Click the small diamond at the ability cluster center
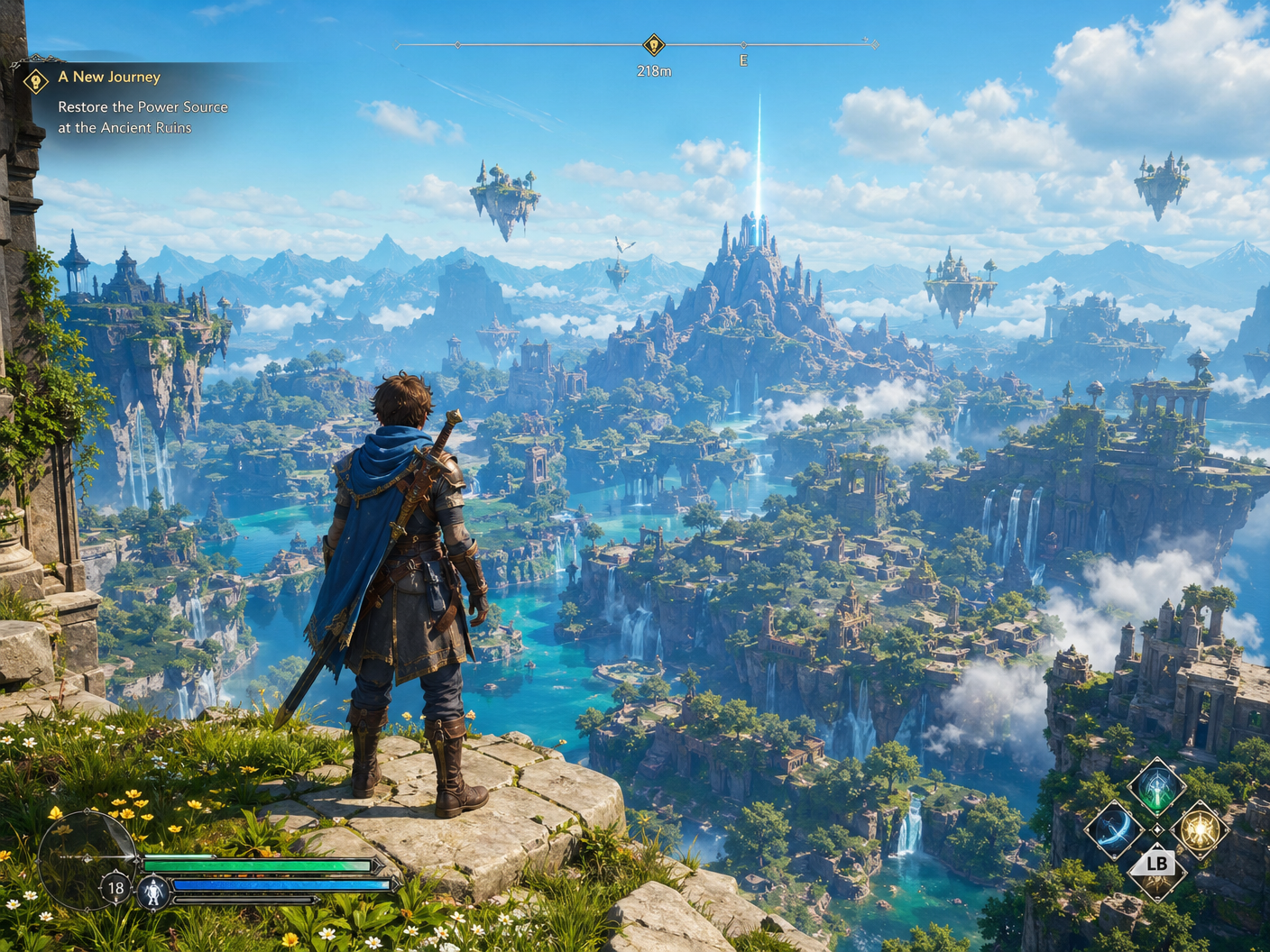 [1157, 830]
